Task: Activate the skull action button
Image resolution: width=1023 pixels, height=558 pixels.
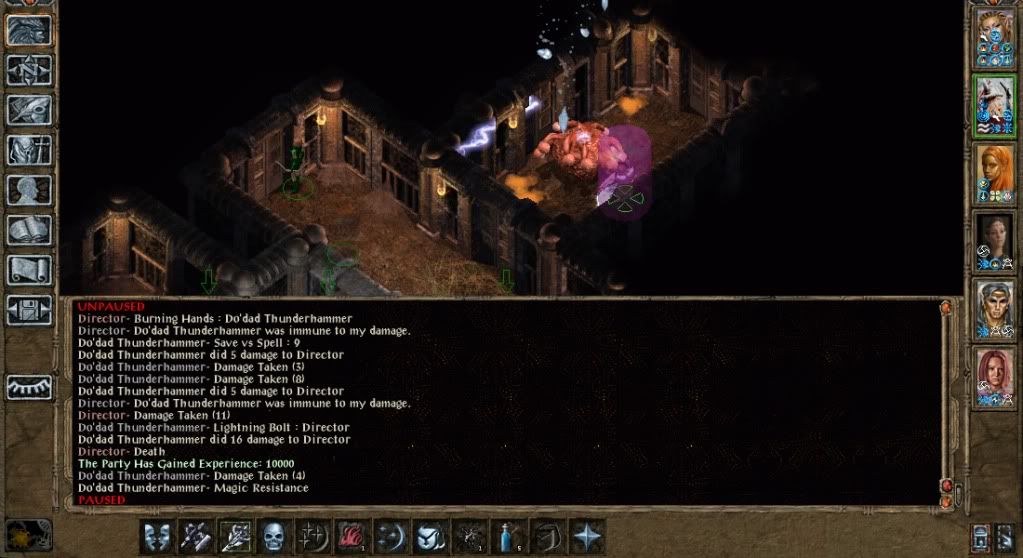Action: click(x=274, y=537)
